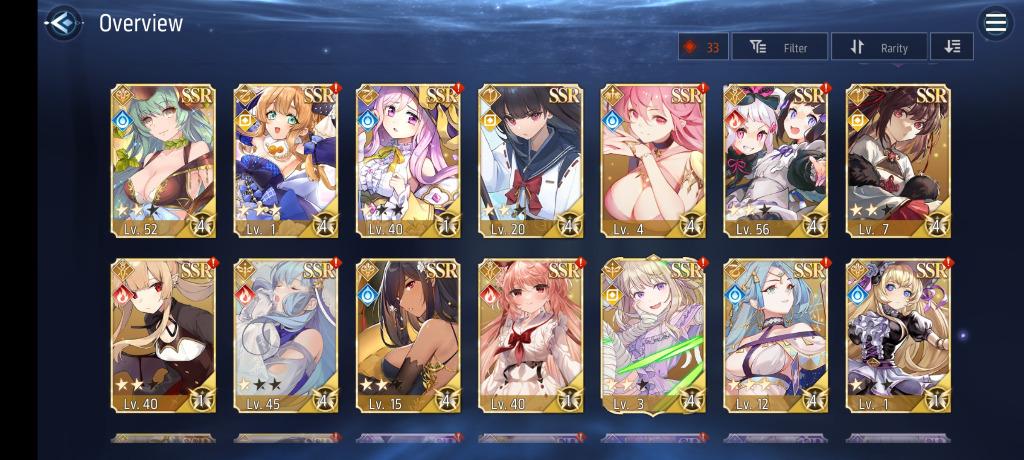The height and width of the screenshot is (460, 1024).
Task: Select the blue-haired elf Lv. 12 card
Action: 775,335
